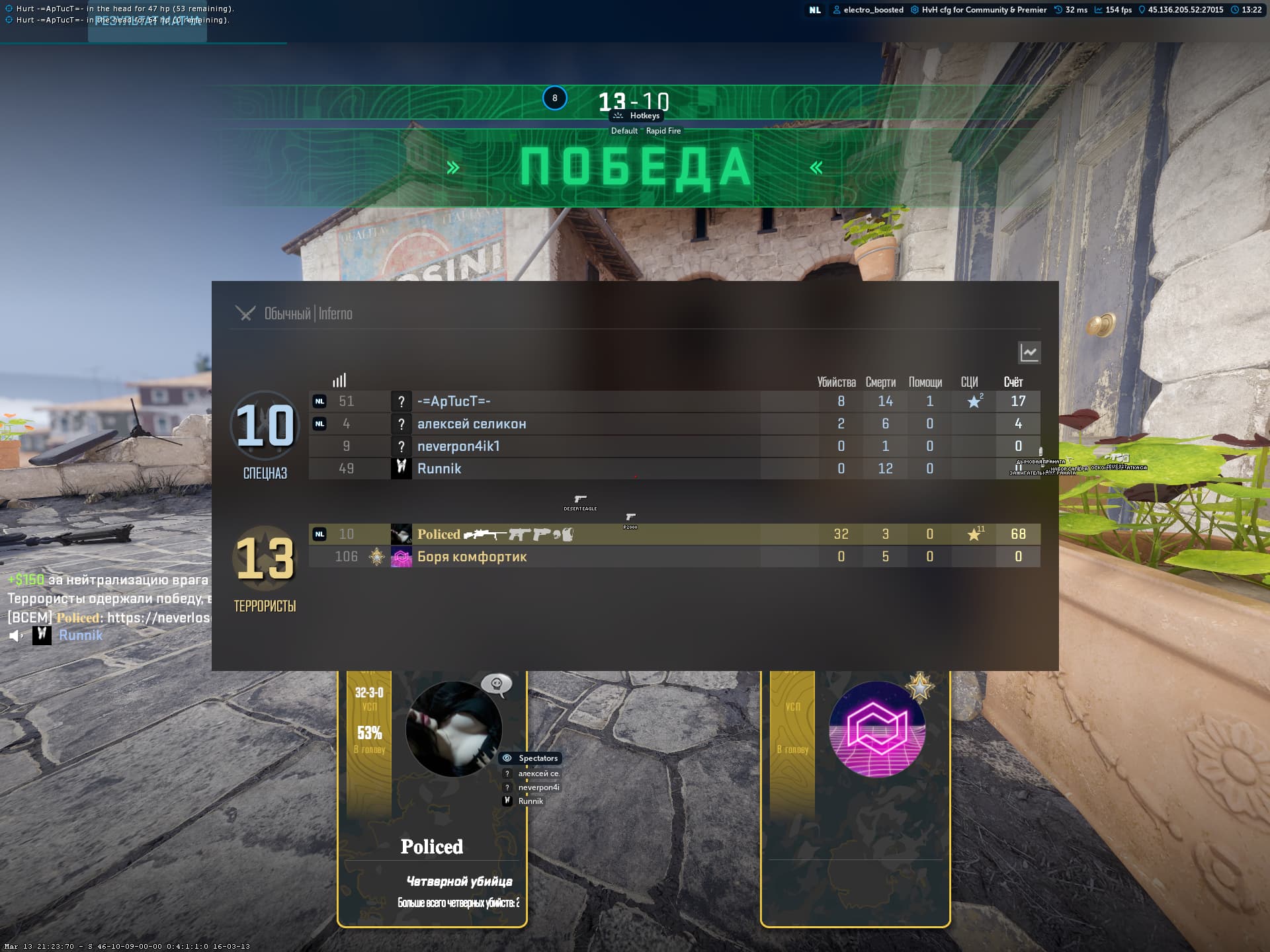This screenshot has height=952, width=1270.
Task: Open the Spectators list header
Action: click(537, 758)
